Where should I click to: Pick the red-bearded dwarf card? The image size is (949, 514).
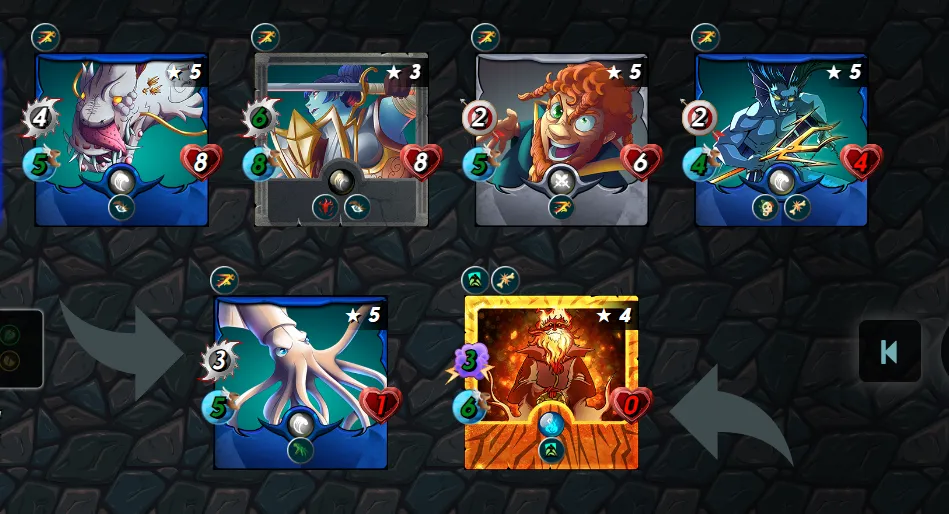561,140
